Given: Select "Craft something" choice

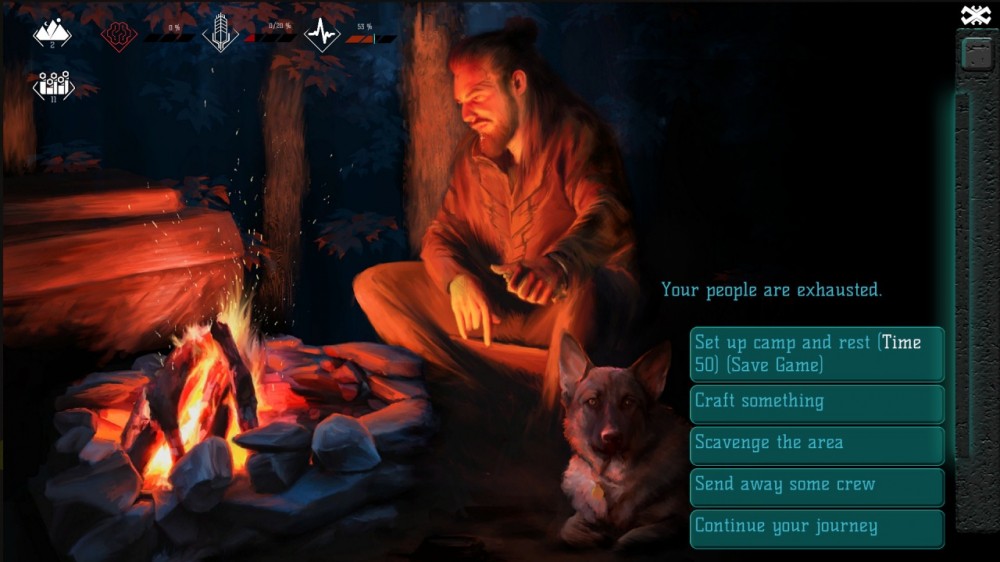Looking at the screenshot, I should [816, 402].
